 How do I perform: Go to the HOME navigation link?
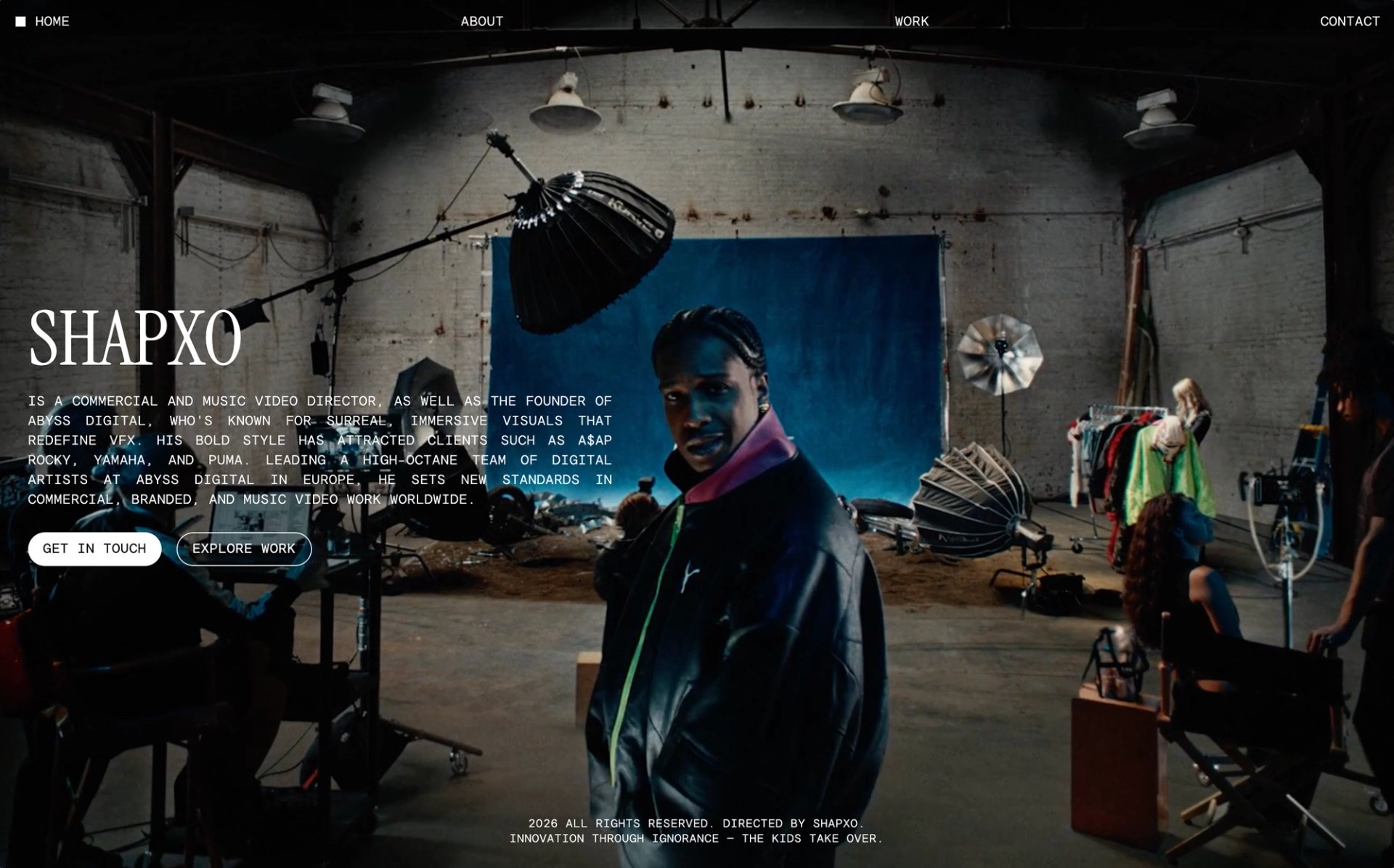tap(52, 22)
